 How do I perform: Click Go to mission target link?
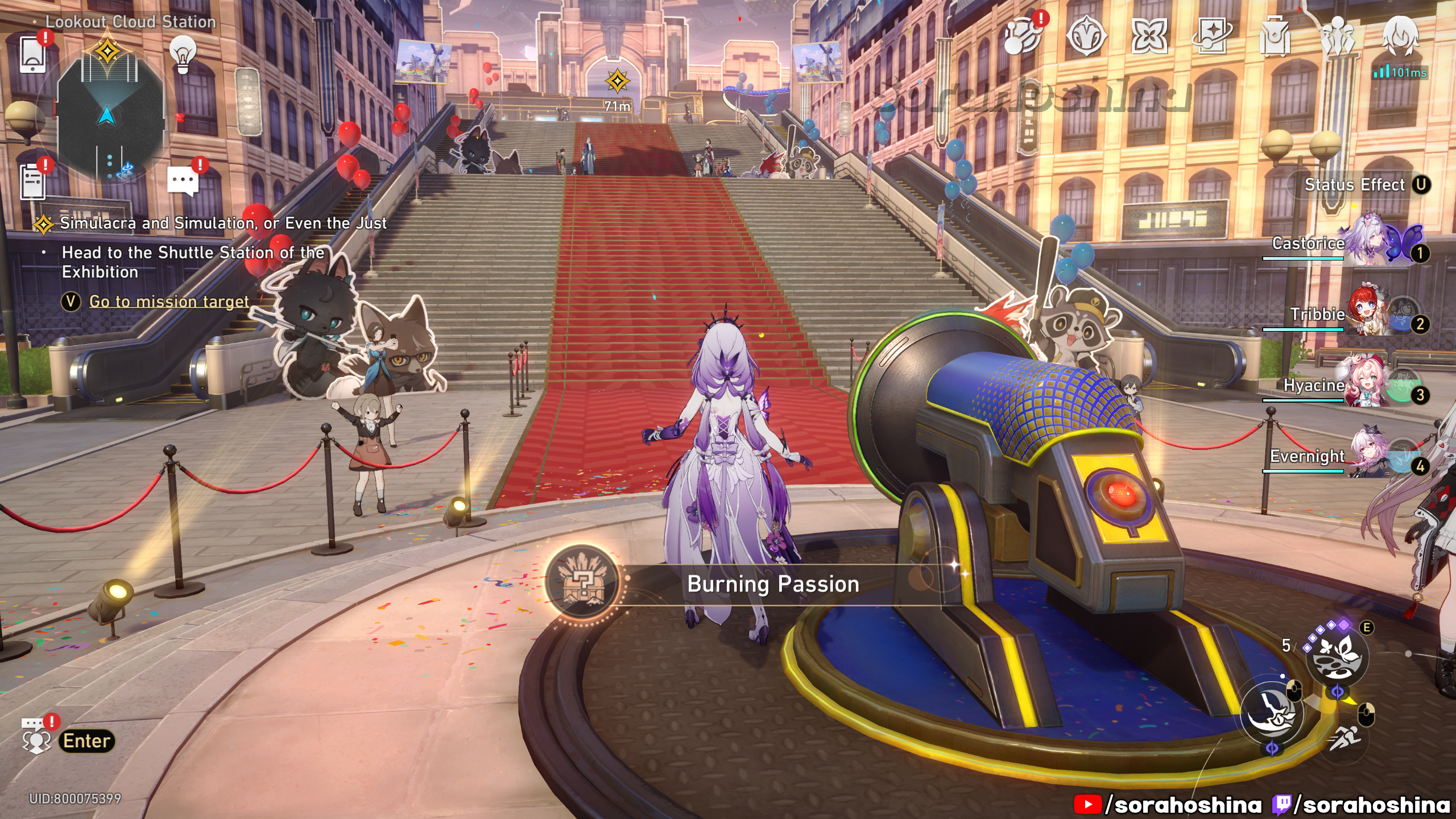coord(169,301)
